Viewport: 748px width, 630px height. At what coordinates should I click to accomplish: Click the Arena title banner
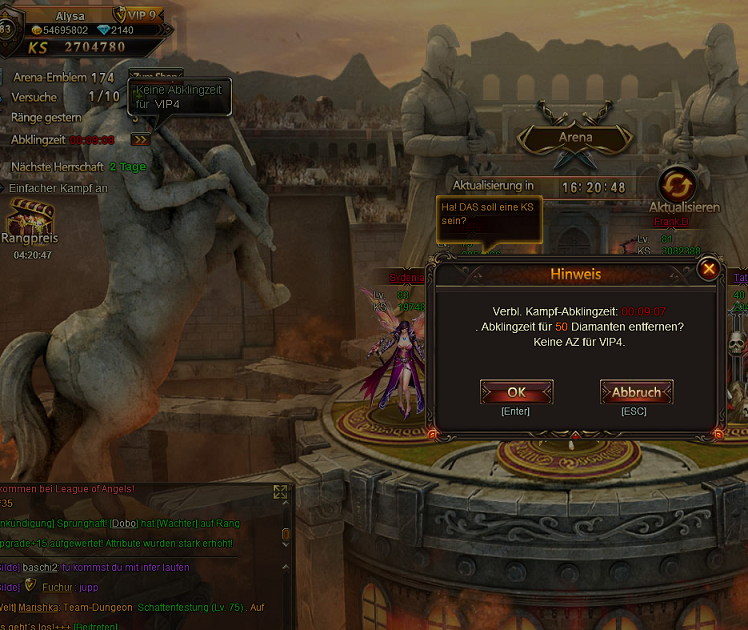(575, 137)
